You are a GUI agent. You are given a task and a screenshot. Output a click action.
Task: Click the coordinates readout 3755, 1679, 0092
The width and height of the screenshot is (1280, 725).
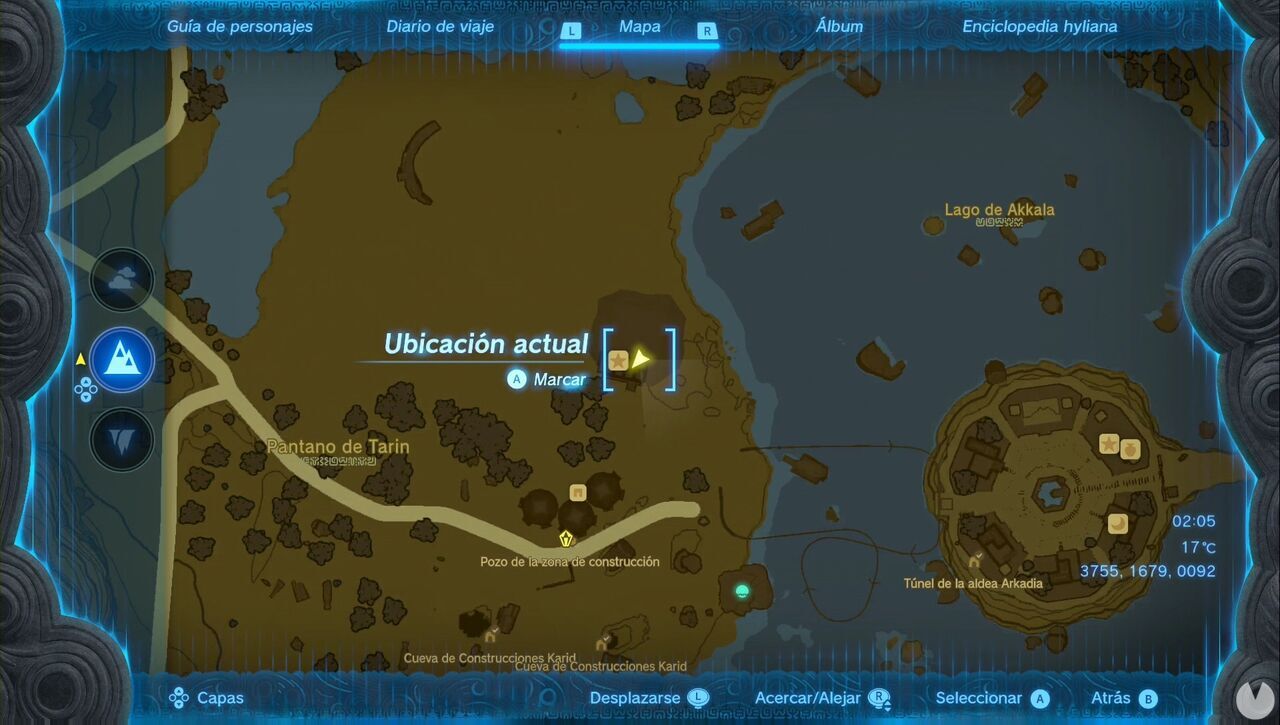coord(1148,570)
